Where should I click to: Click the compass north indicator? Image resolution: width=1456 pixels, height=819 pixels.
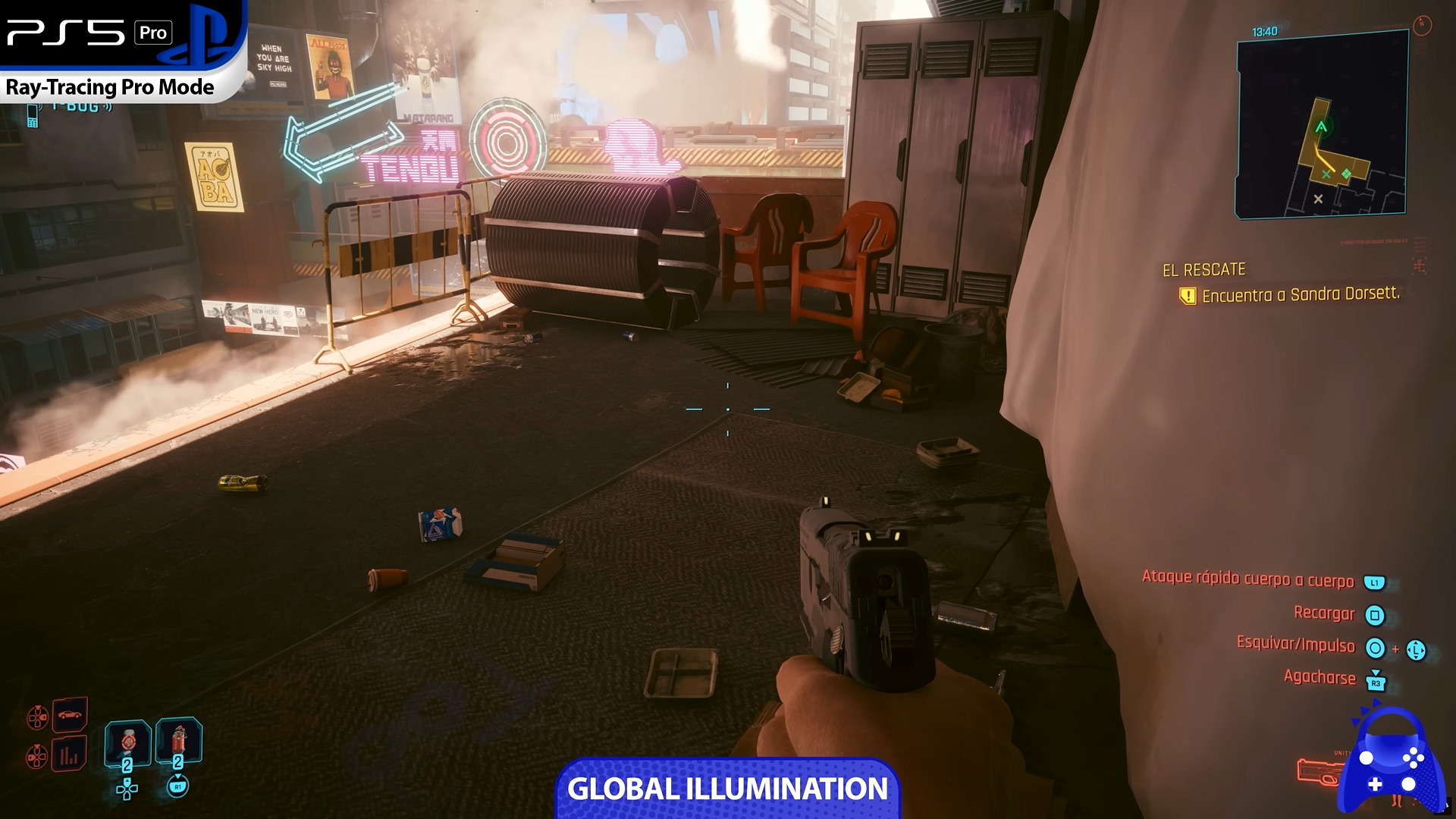(1422, 25)
